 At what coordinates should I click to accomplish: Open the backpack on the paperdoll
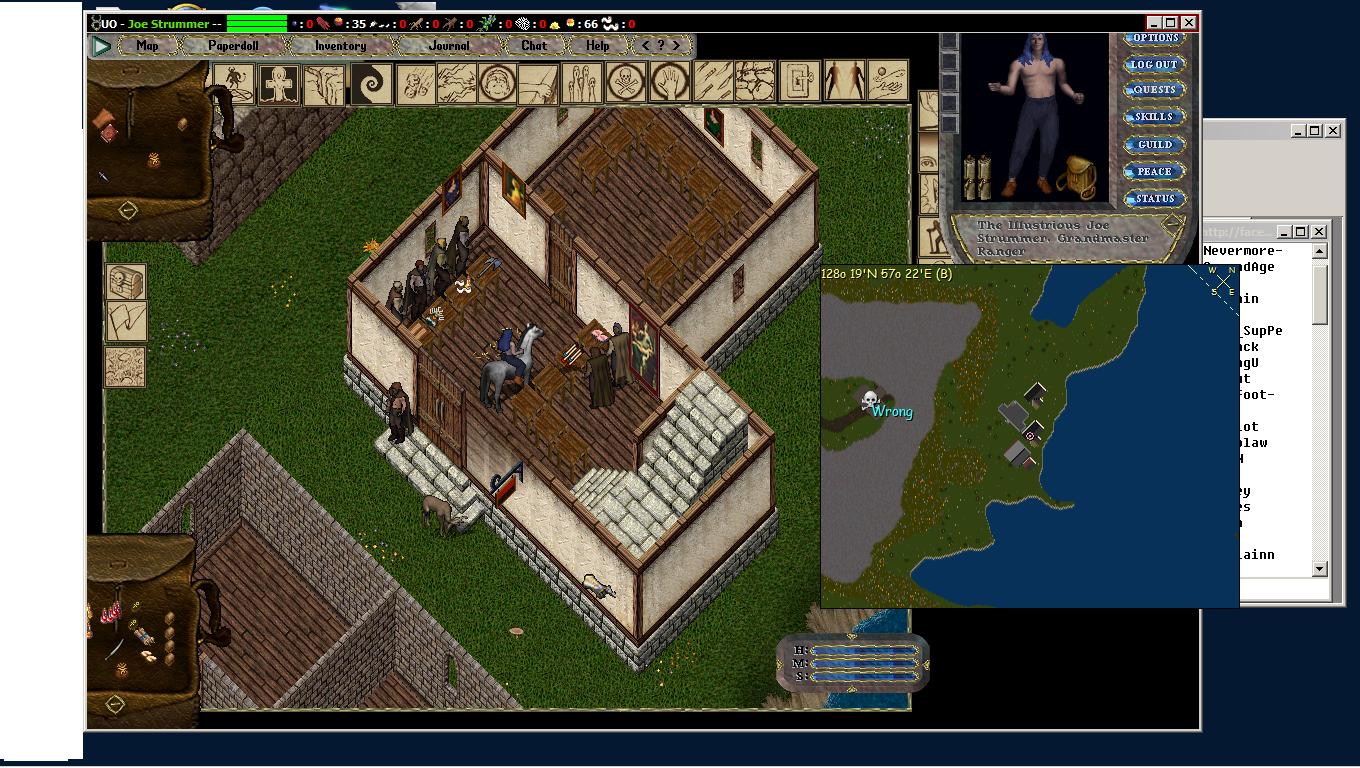pos(1077,177)
